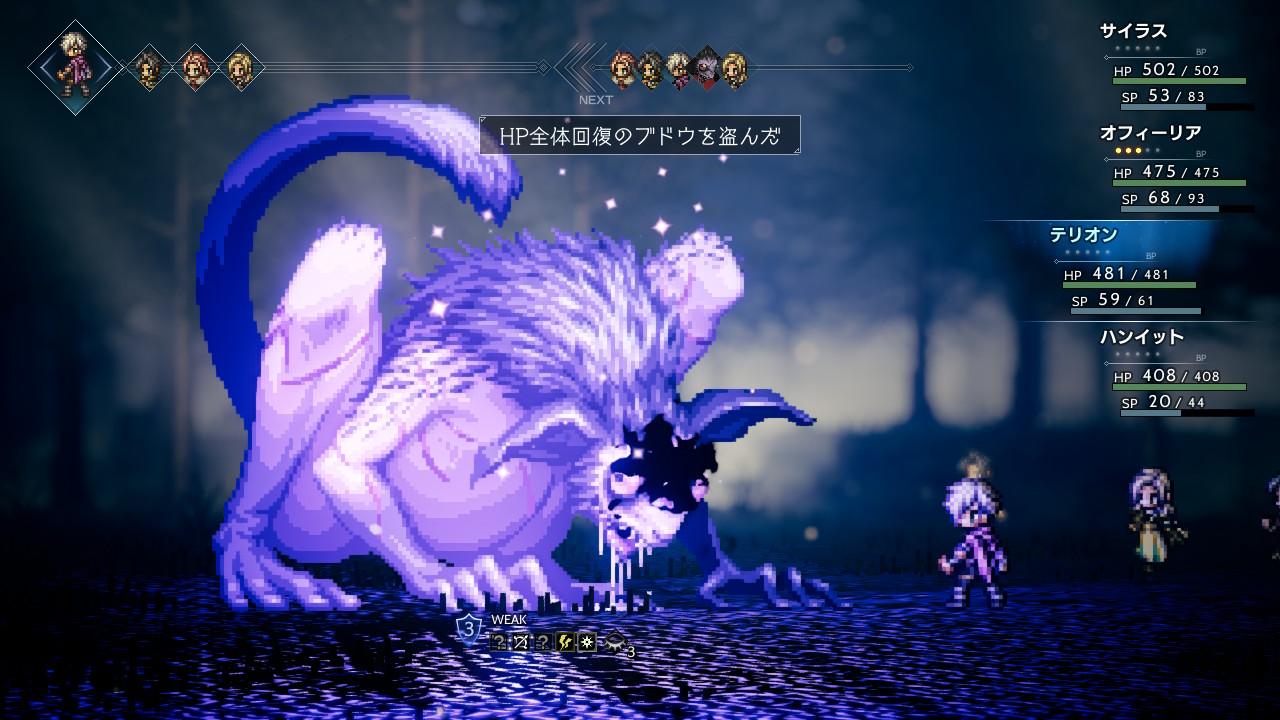Screen dimensions: 1280x720
Task: Select Cyrus (サイラス) party status panel
Action: 1176,64
